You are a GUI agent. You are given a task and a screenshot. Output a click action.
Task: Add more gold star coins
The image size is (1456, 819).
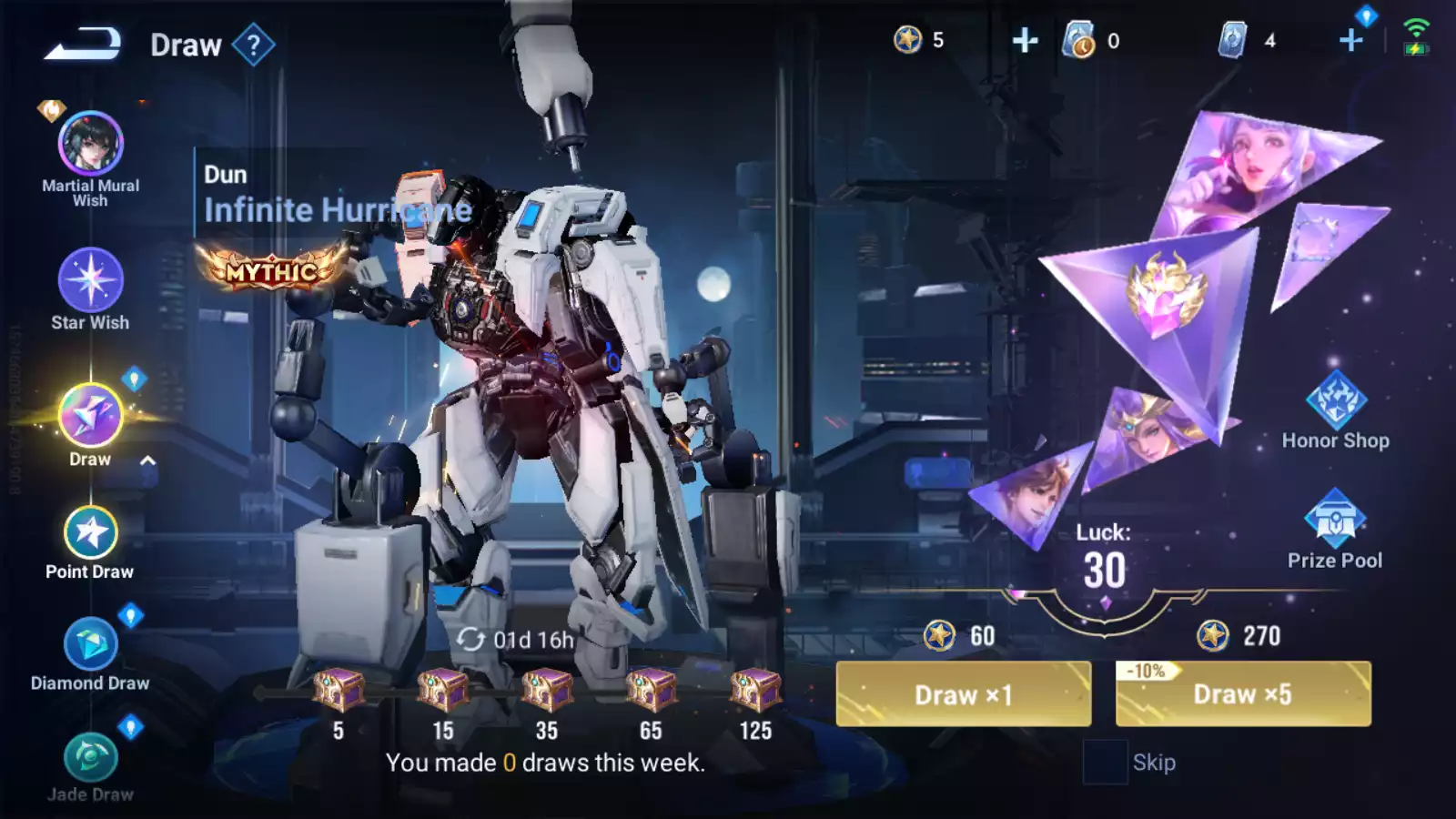pos(1025,40)
